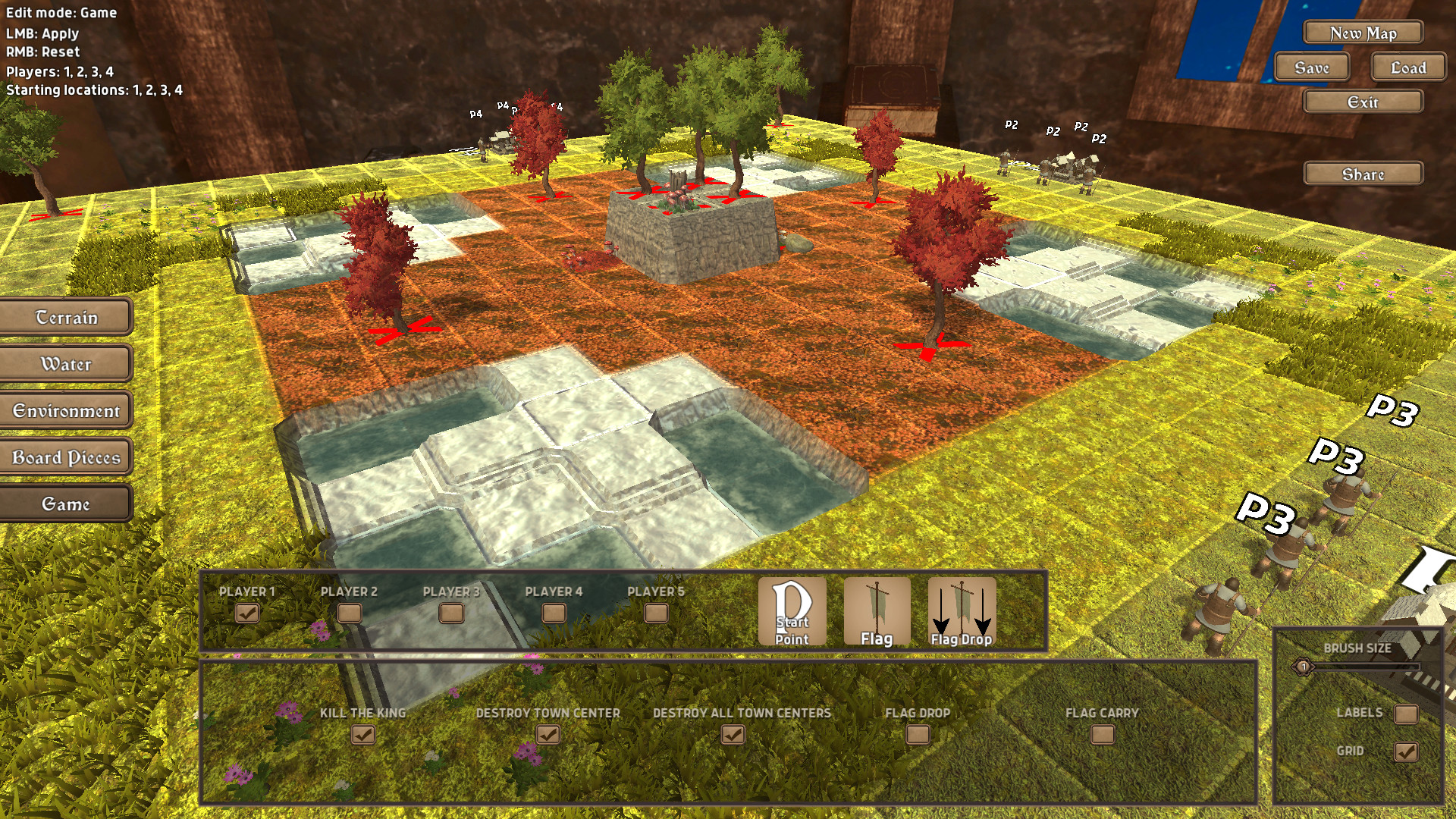Screen dimensions: 1456x819
Task: Open the Terrain editing panel
Action: pos(67,317)
